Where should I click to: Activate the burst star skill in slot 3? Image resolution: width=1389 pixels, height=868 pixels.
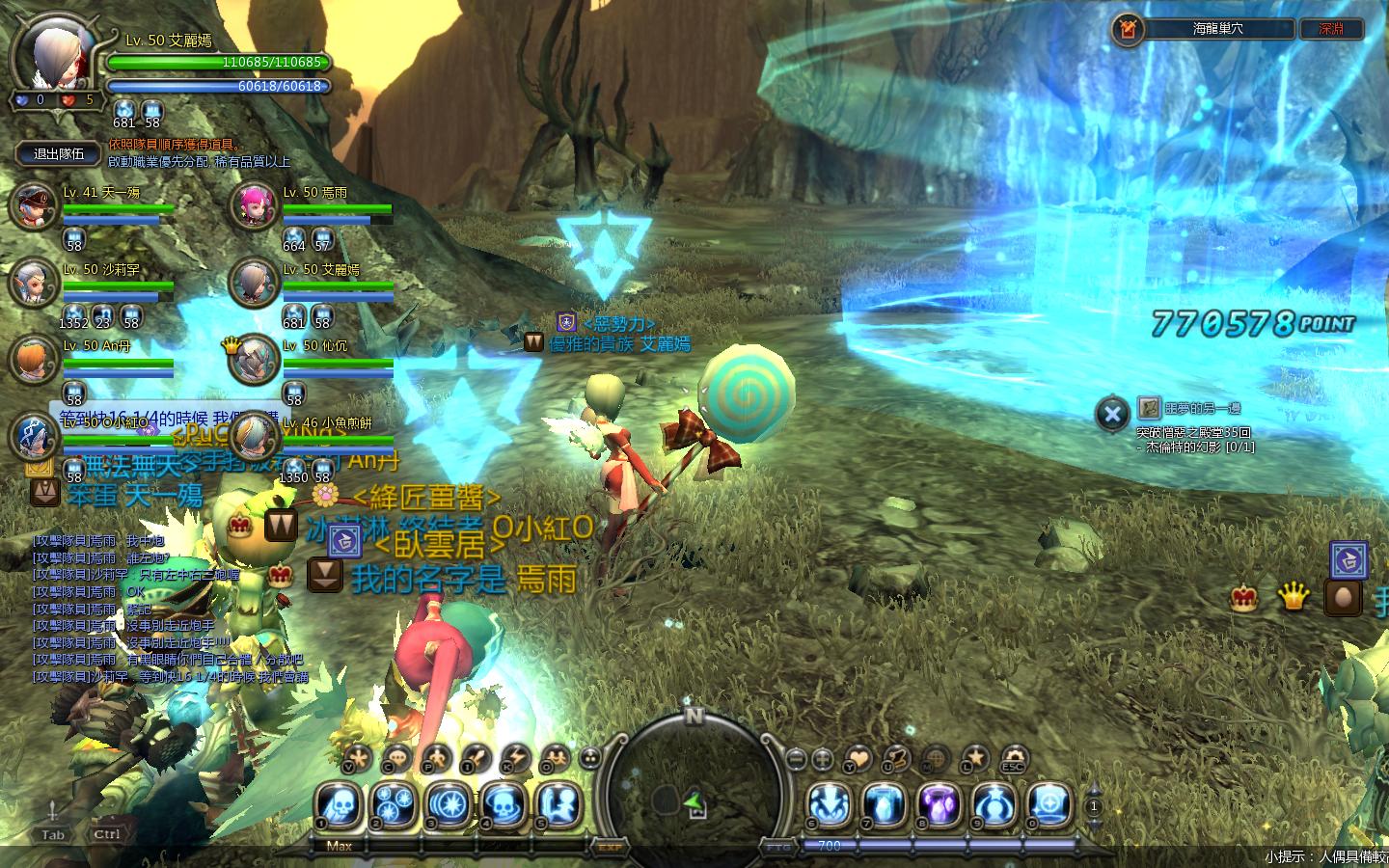(449, 804)
